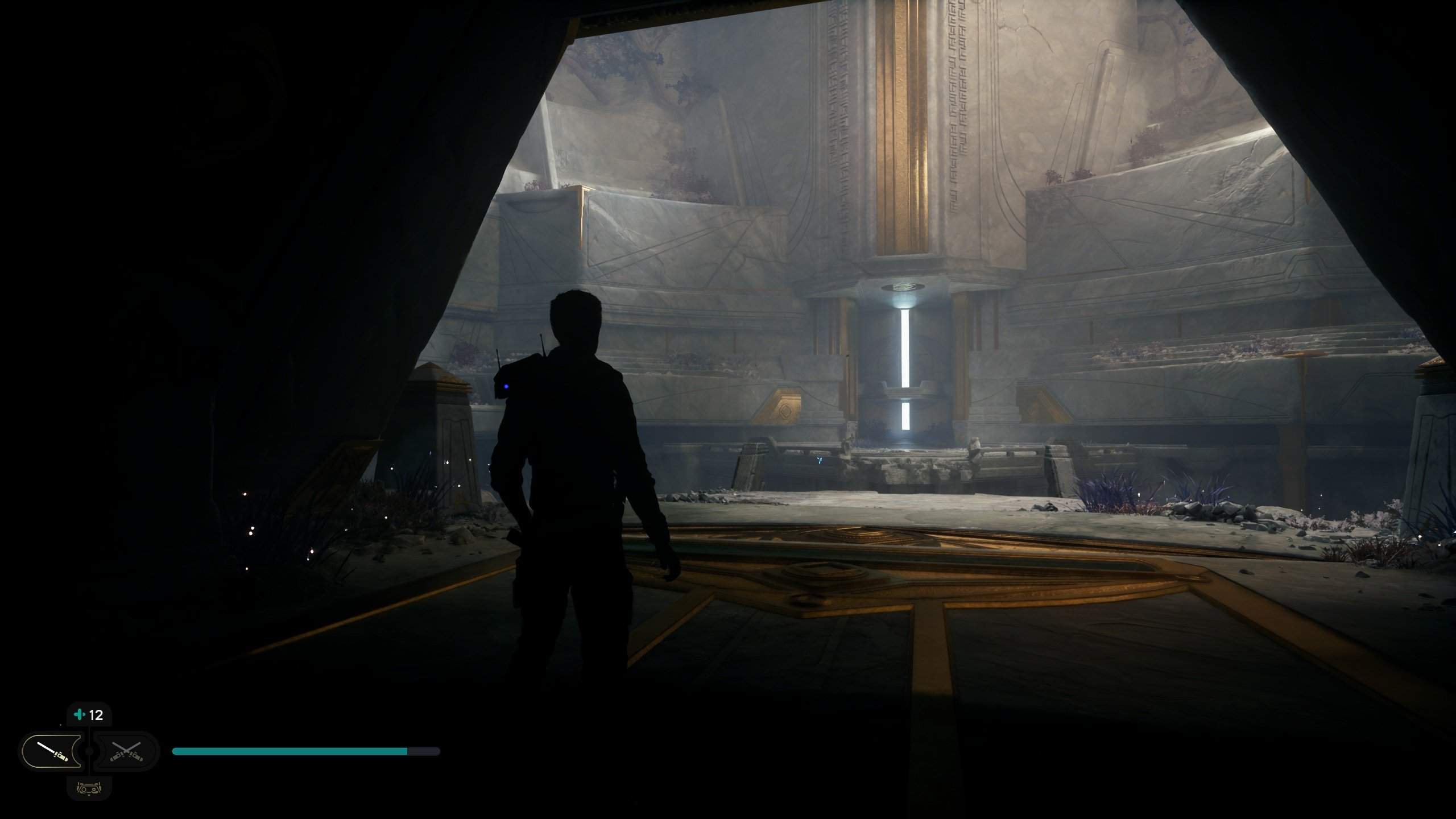Activate the BD-1 droid icon

[89, 788]
